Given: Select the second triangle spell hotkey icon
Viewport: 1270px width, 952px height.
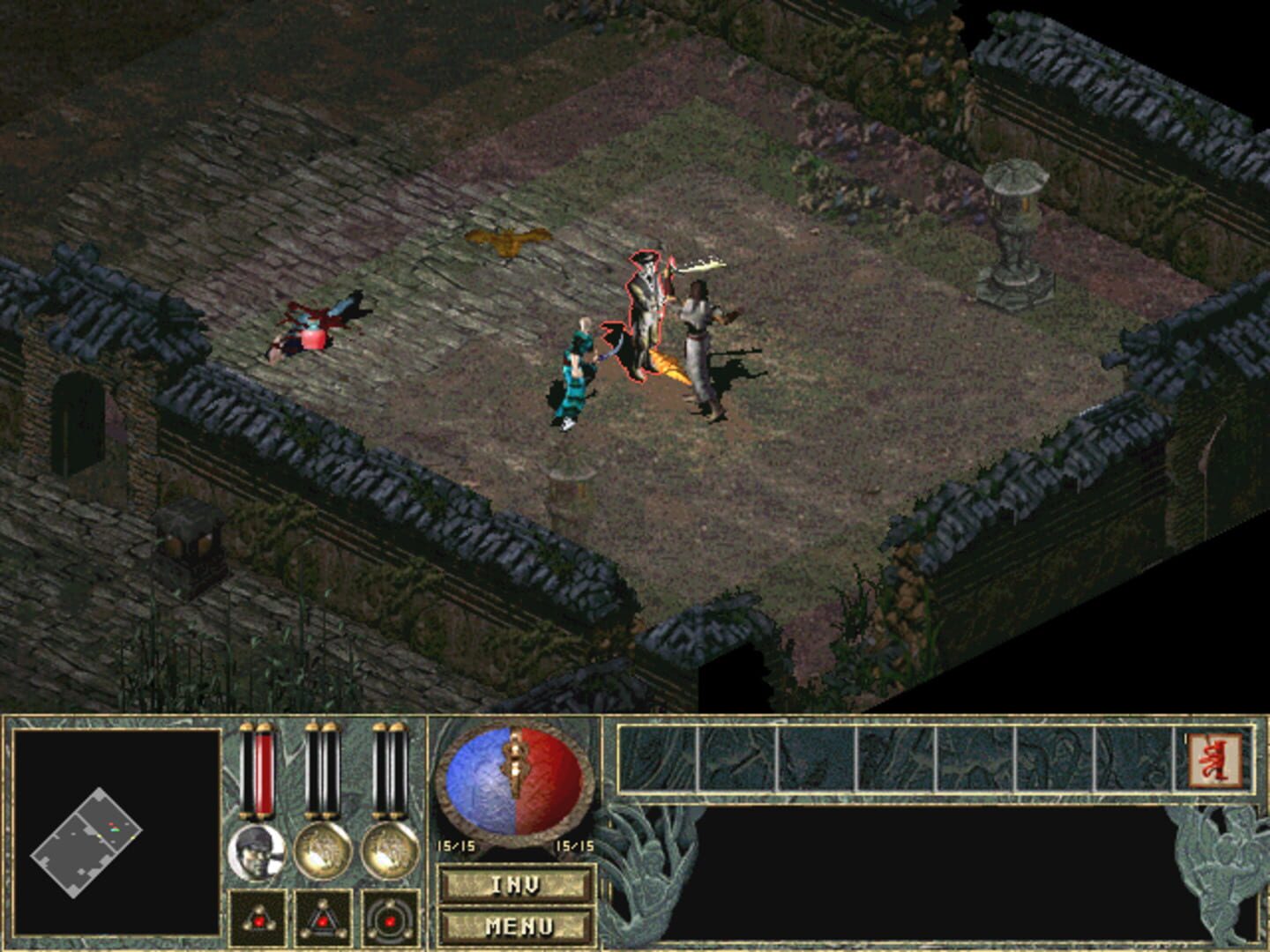Looking at the screenshot, I should point(324,917).
